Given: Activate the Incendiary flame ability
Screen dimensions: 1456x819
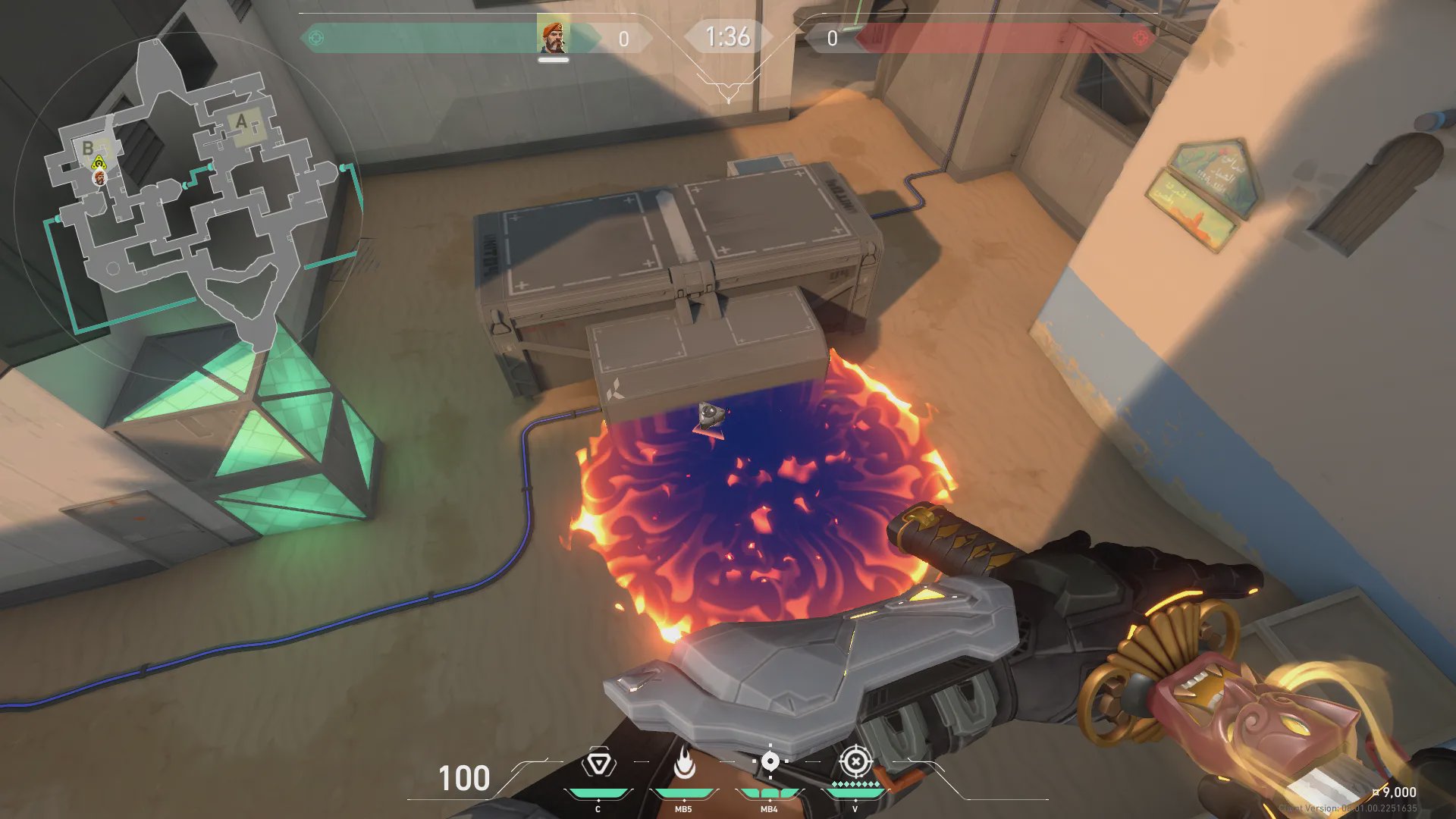Looking at the screenshot, I should tap(684, 764).
